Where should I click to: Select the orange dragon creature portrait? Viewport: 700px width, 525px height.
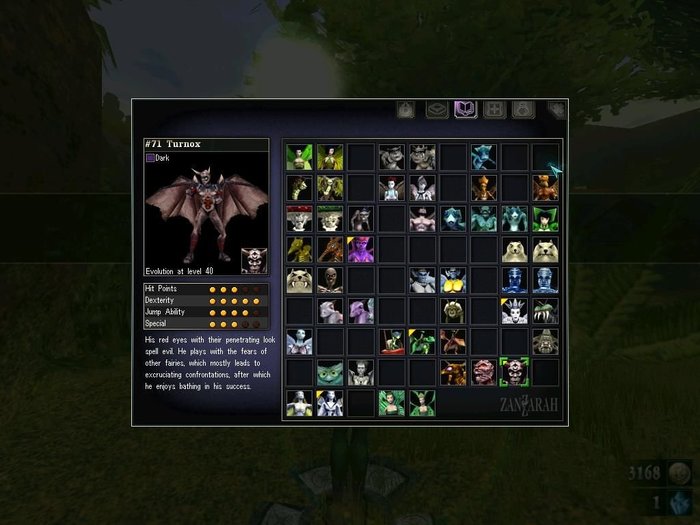(x=330, y=249)
